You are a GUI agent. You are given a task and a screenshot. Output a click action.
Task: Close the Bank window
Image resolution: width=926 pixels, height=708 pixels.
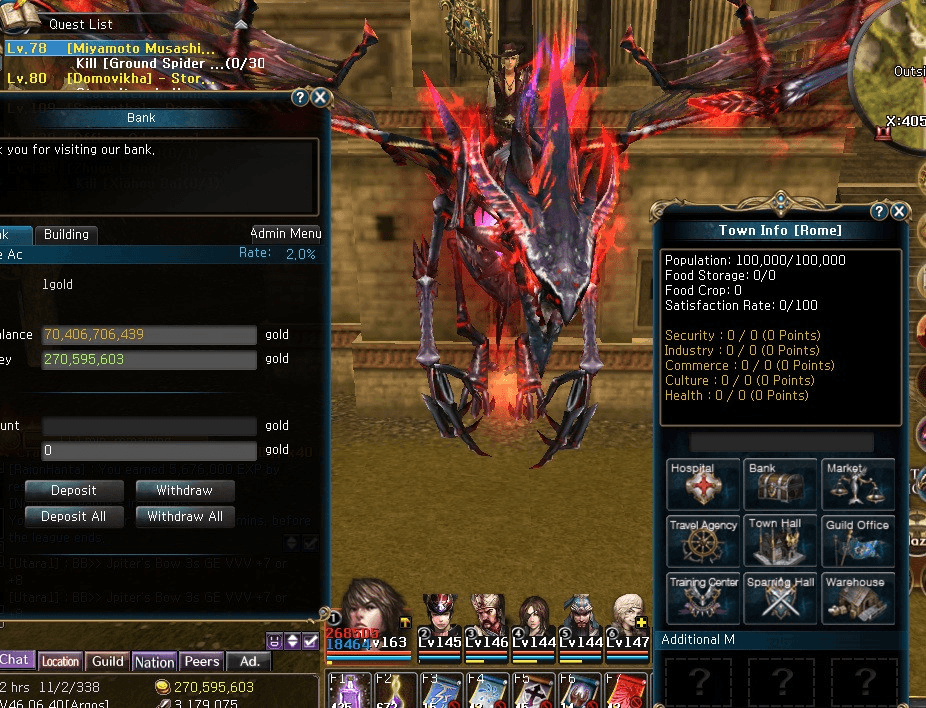pos(320,97)
